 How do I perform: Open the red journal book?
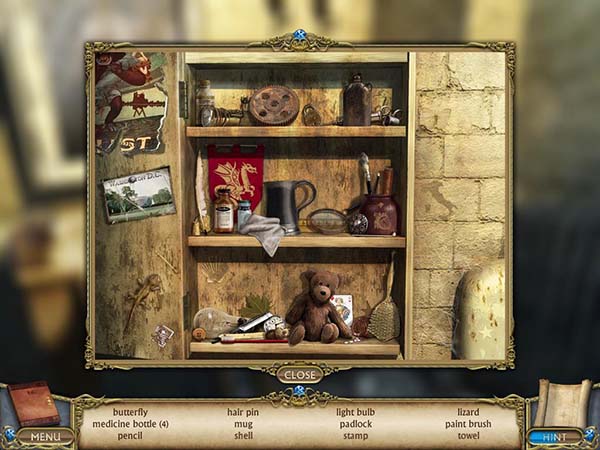click(x=34, y=403)
